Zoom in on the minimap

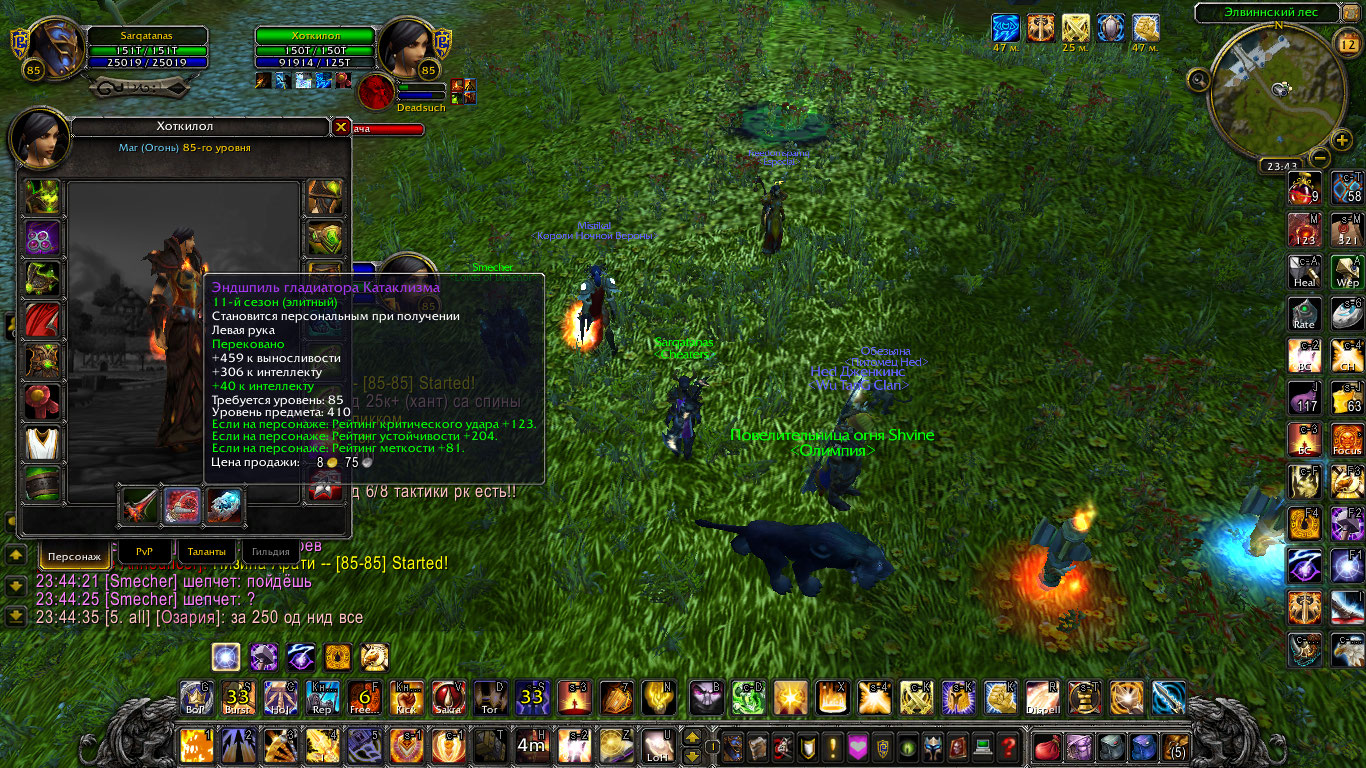pyautogui.click(x=1341, y=140)
